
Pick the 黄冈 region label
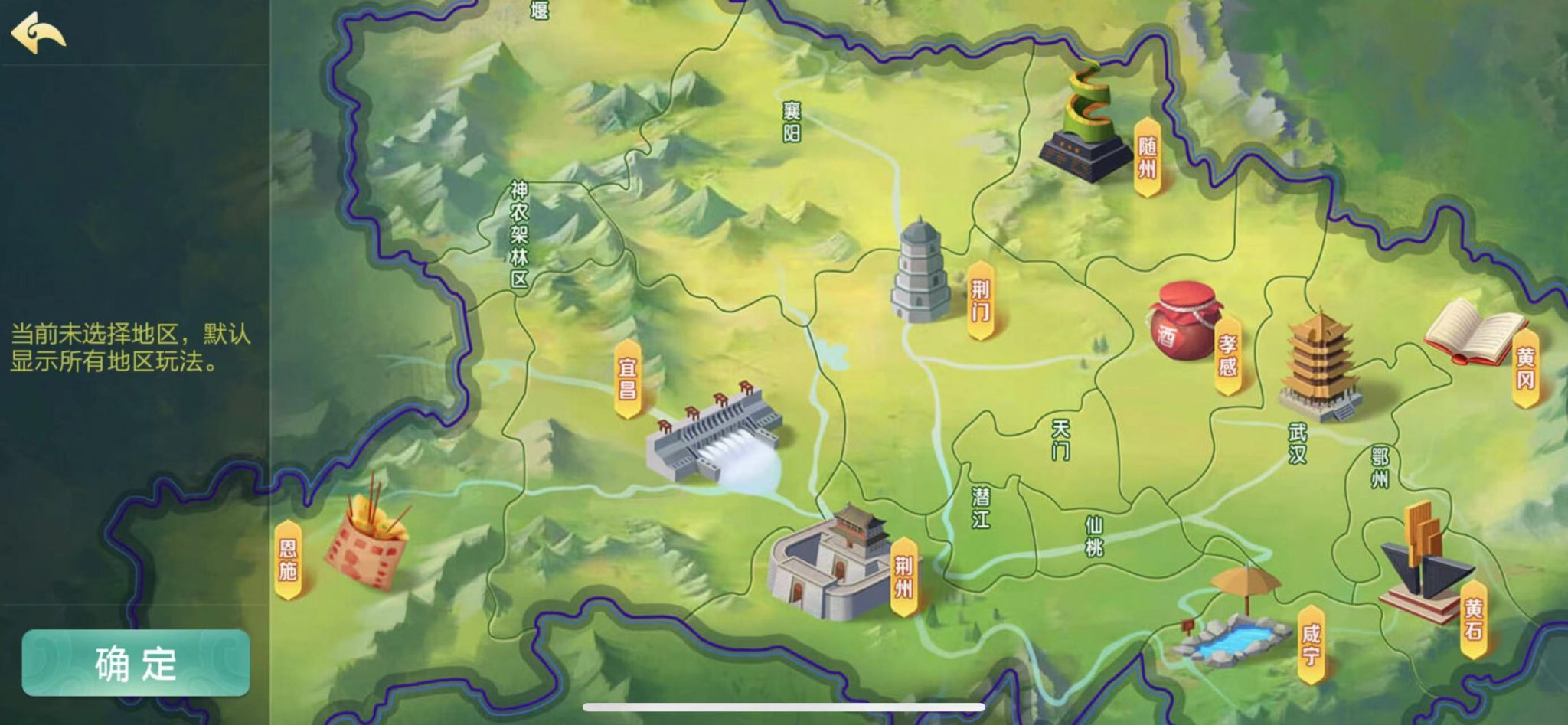pyautogui.click(x=1525, y=368)
